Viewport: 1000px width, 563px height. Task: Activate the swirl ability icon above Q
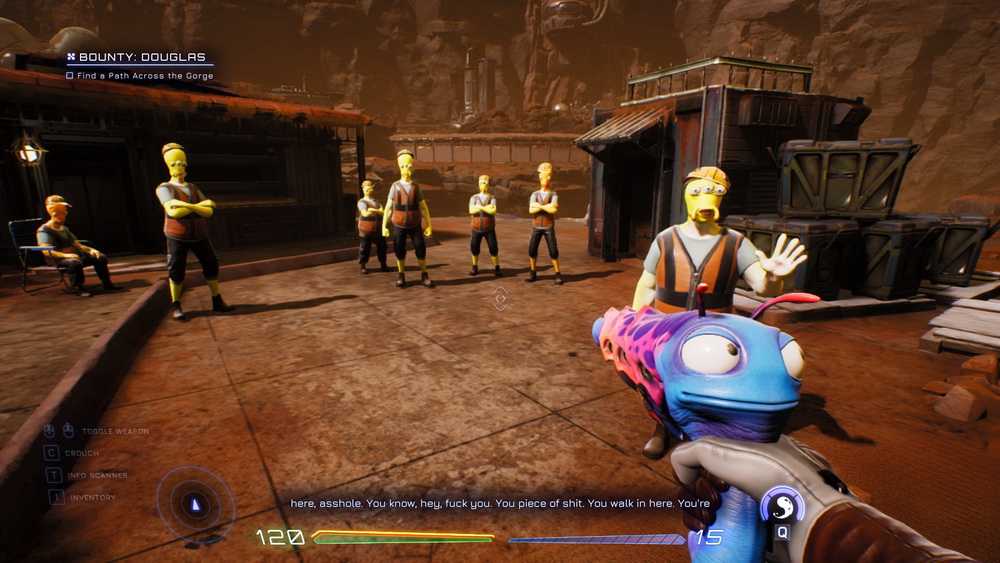point(781,507)
